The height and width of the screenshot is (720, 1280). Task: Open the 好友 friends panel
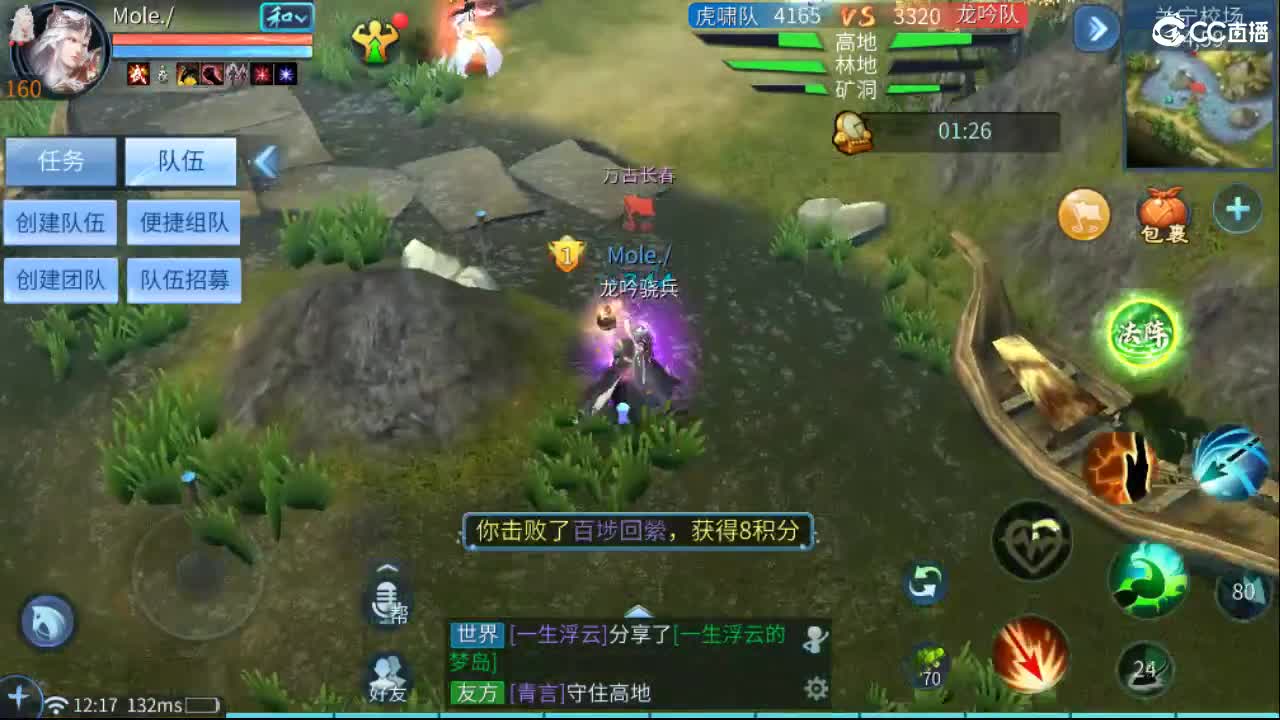tap(388, 674)
